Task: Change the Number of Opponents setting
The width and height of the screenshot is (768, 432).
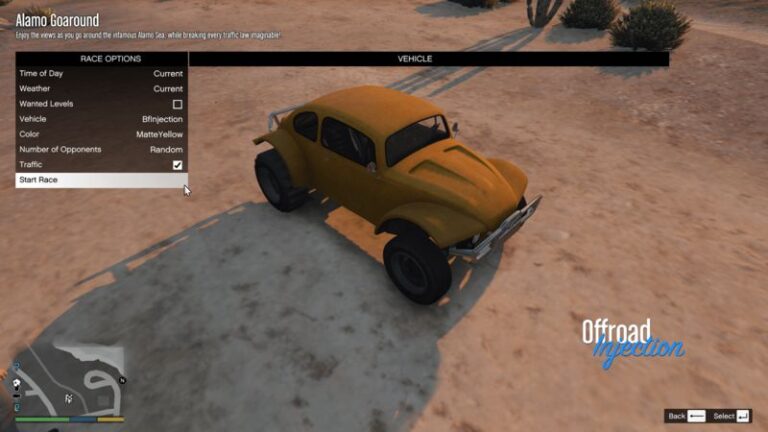Action: point(101,149)
